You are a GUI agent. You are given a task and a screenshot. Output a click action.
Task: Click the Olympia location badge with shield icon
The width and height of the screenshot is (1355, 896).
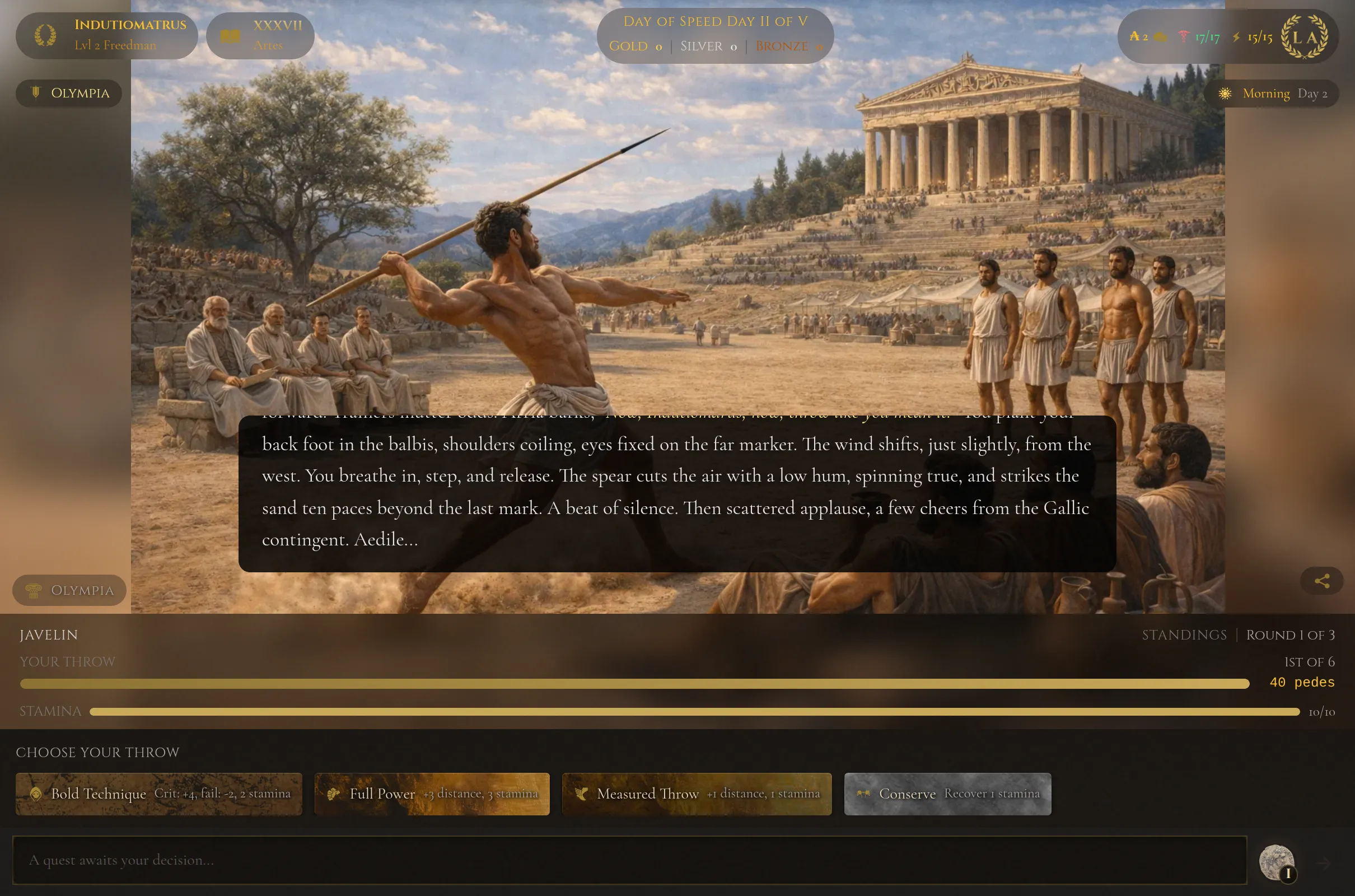[69, 93]
